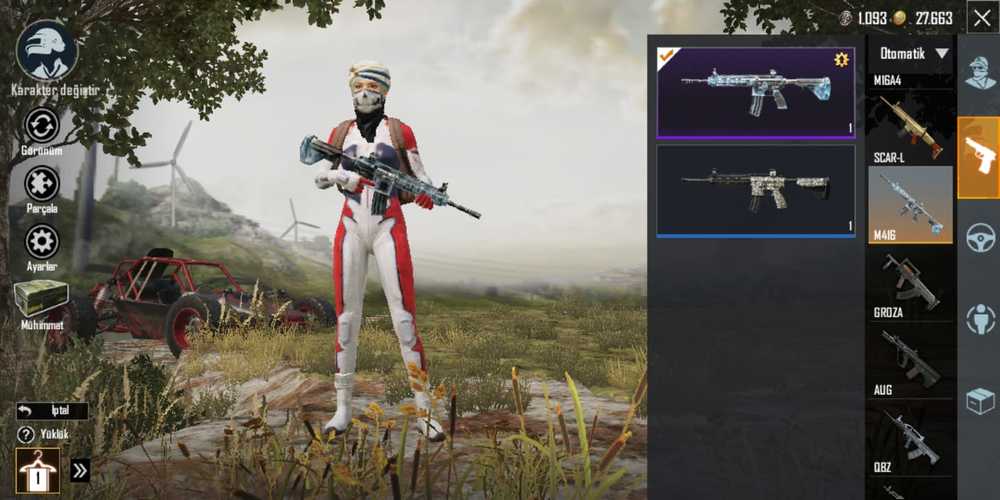
Task: Tap the İptal back button
Action: (52, 411)
